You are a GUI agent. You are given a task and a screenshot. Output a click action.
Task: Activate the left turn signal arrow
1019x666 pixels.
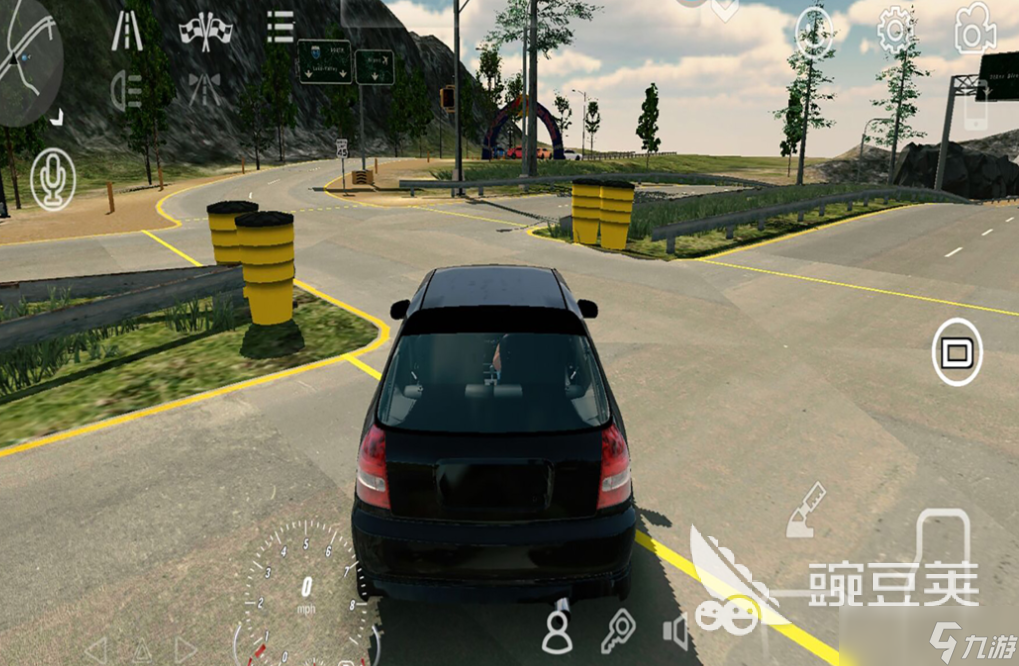(95, 650)
